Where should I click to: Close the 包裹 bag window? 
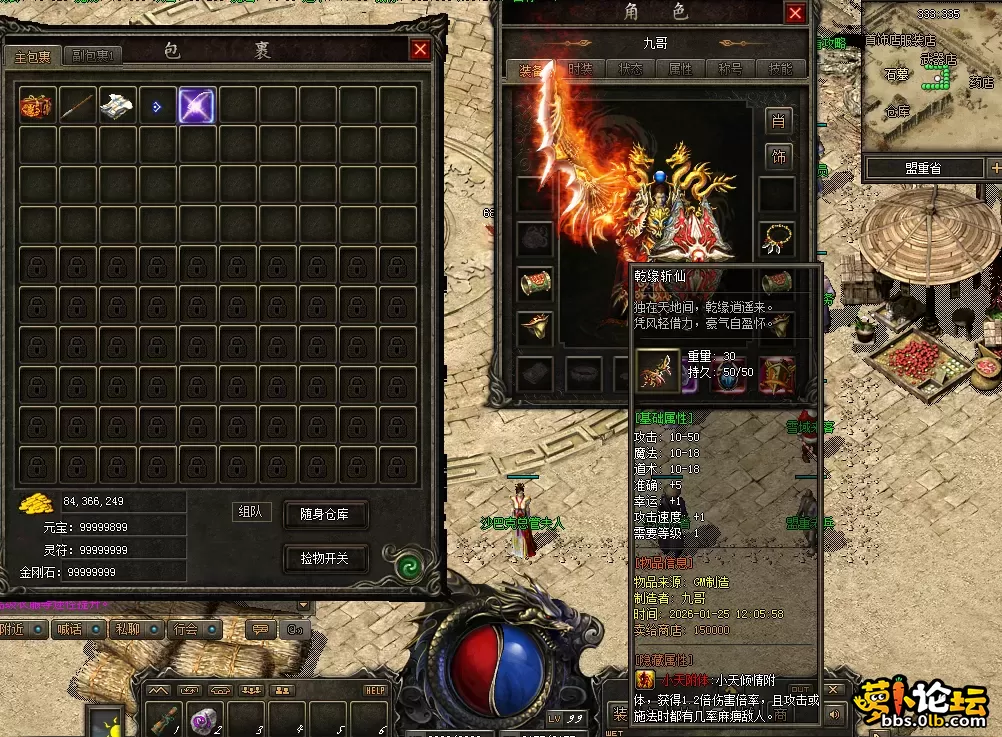point(420,49)
